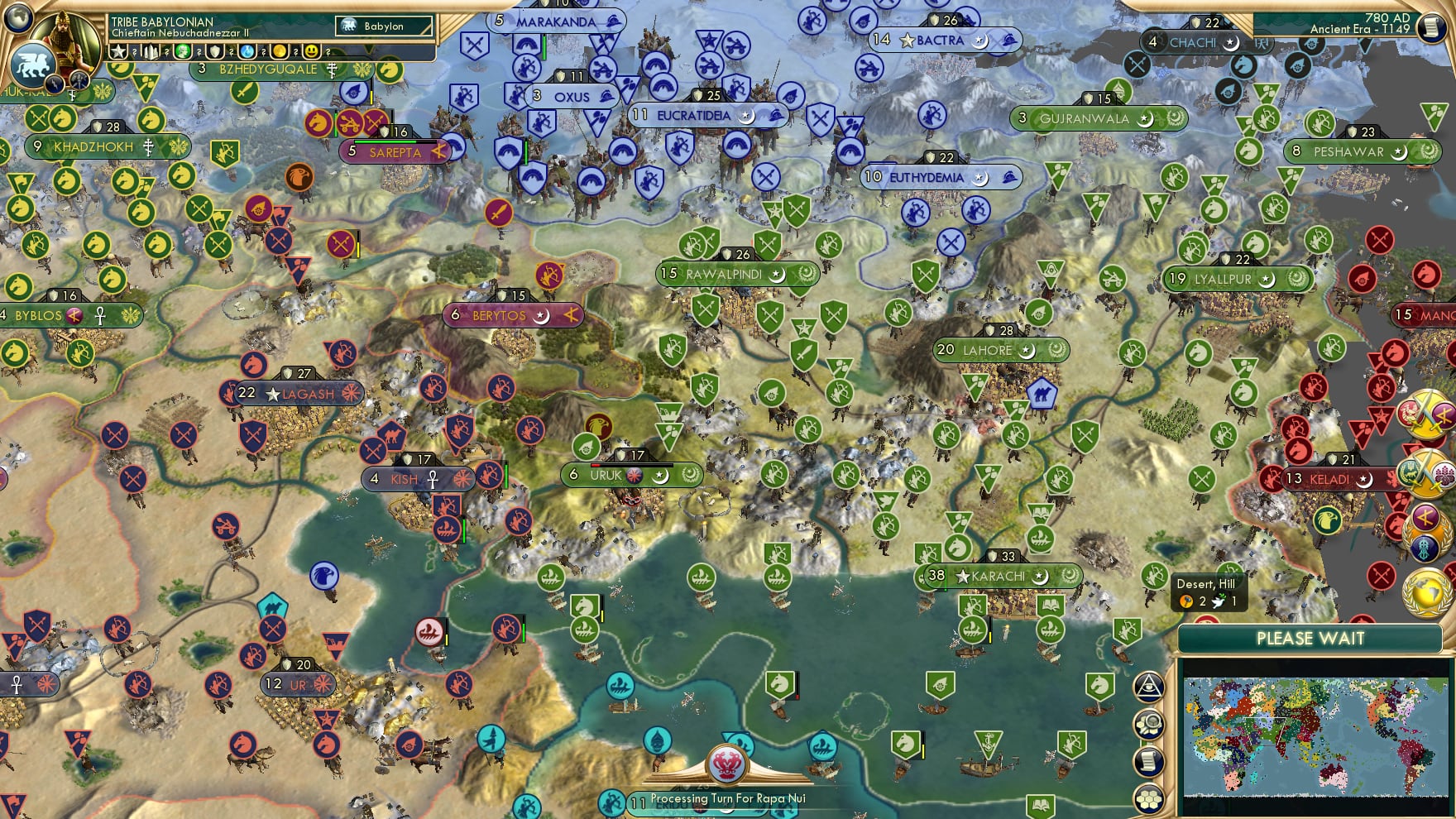
Task: Click the happiness smiley in the status bar
Action: coord(313,50)
